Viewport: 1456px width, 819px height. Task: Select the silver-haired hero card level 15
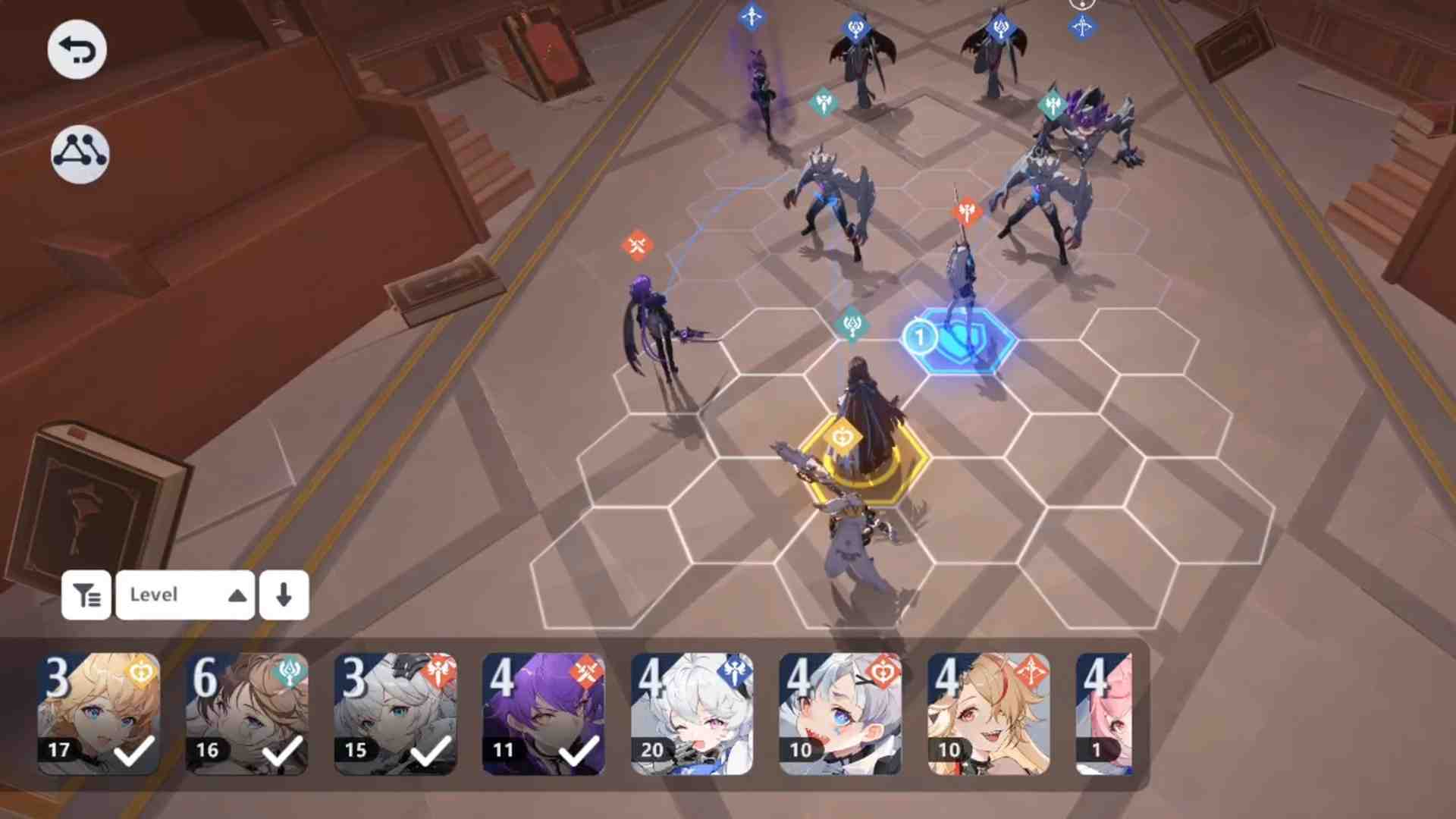click(x=395, y=714)
